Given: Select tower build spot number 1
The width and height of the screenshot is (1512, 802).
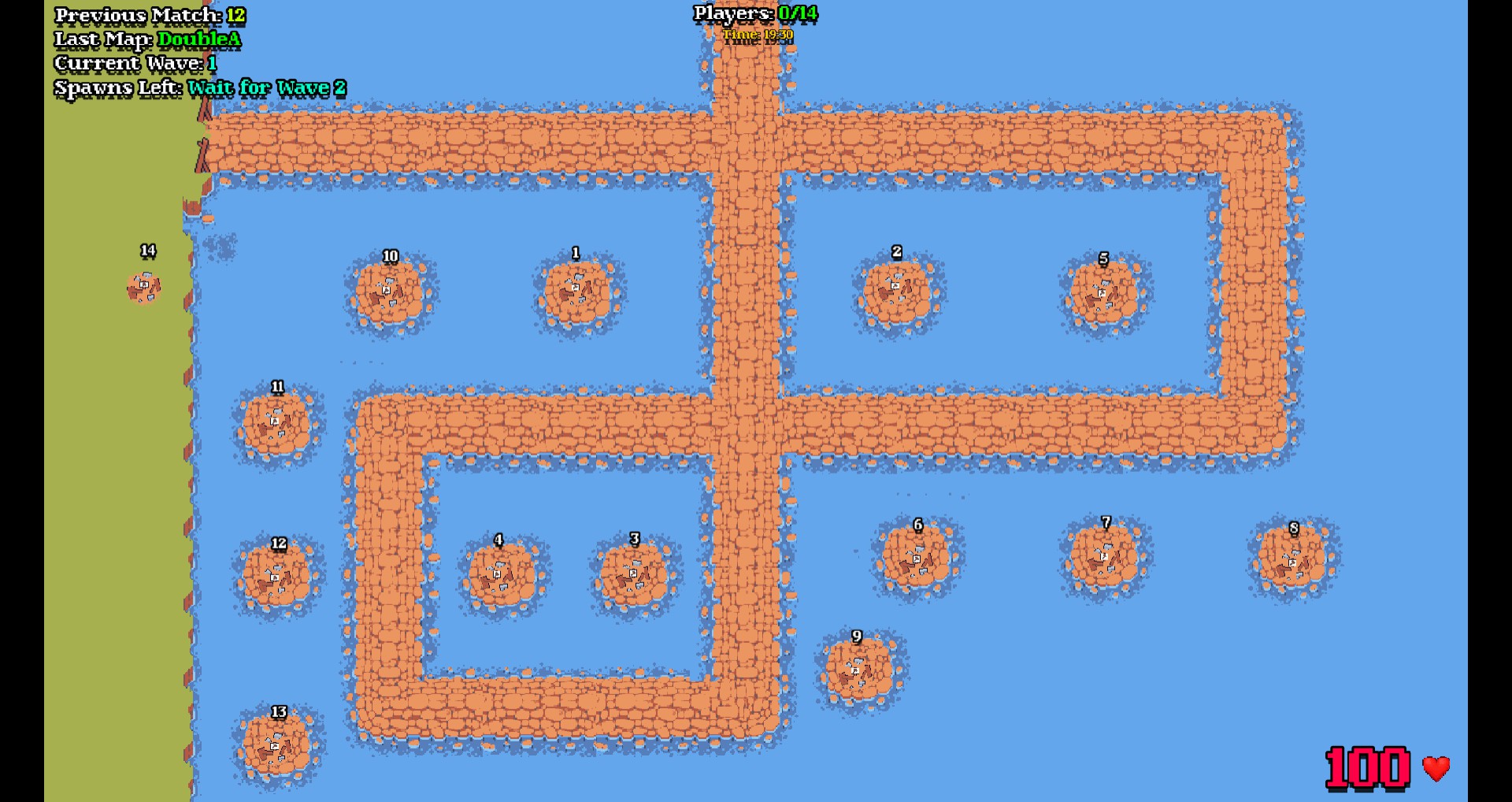Looking at the screenshot, I should tap(578, 292).
